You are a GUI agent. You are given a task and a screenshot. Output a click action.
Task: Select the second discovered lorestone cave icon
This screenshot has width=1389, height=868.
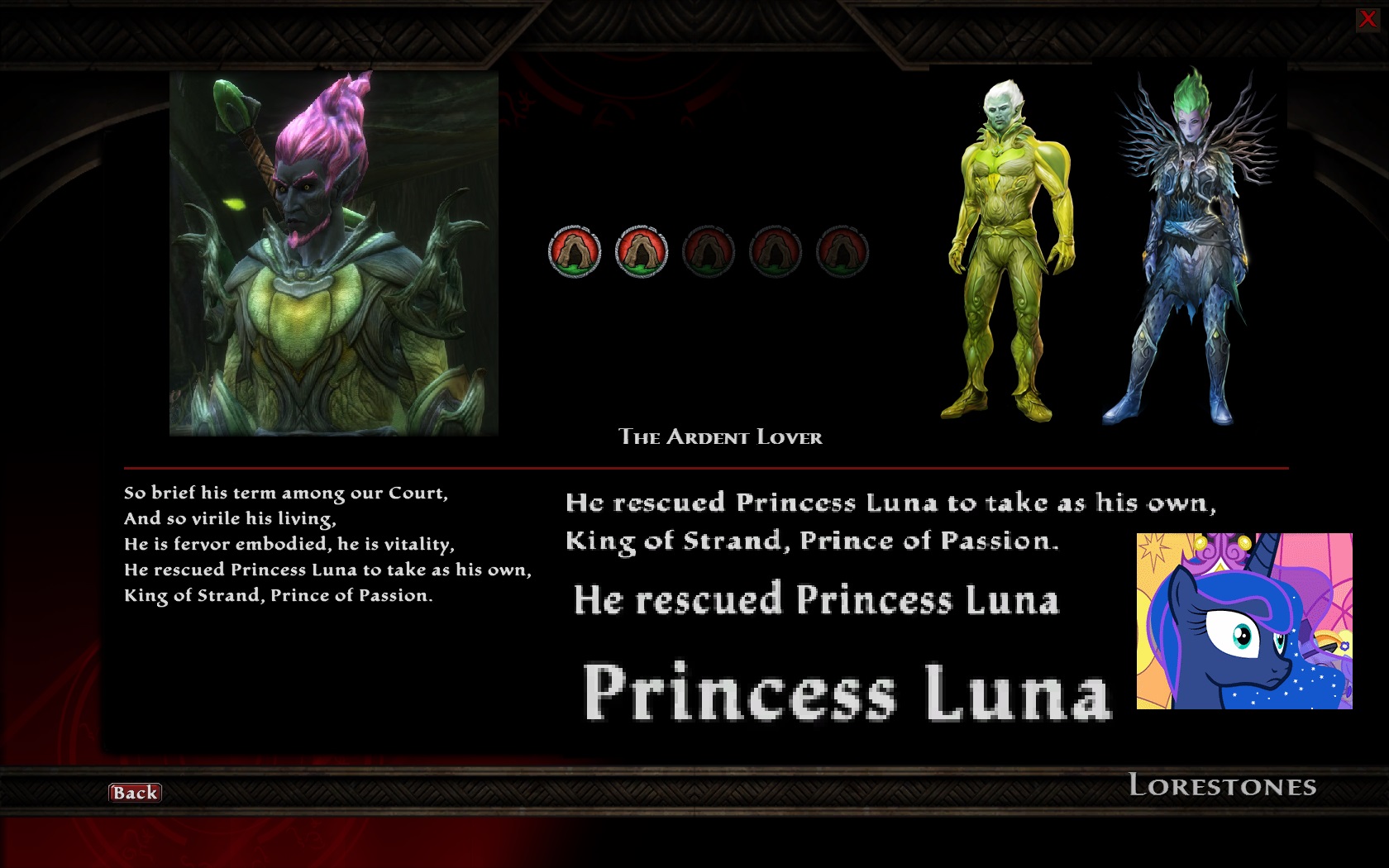click(x=641, y=252)
